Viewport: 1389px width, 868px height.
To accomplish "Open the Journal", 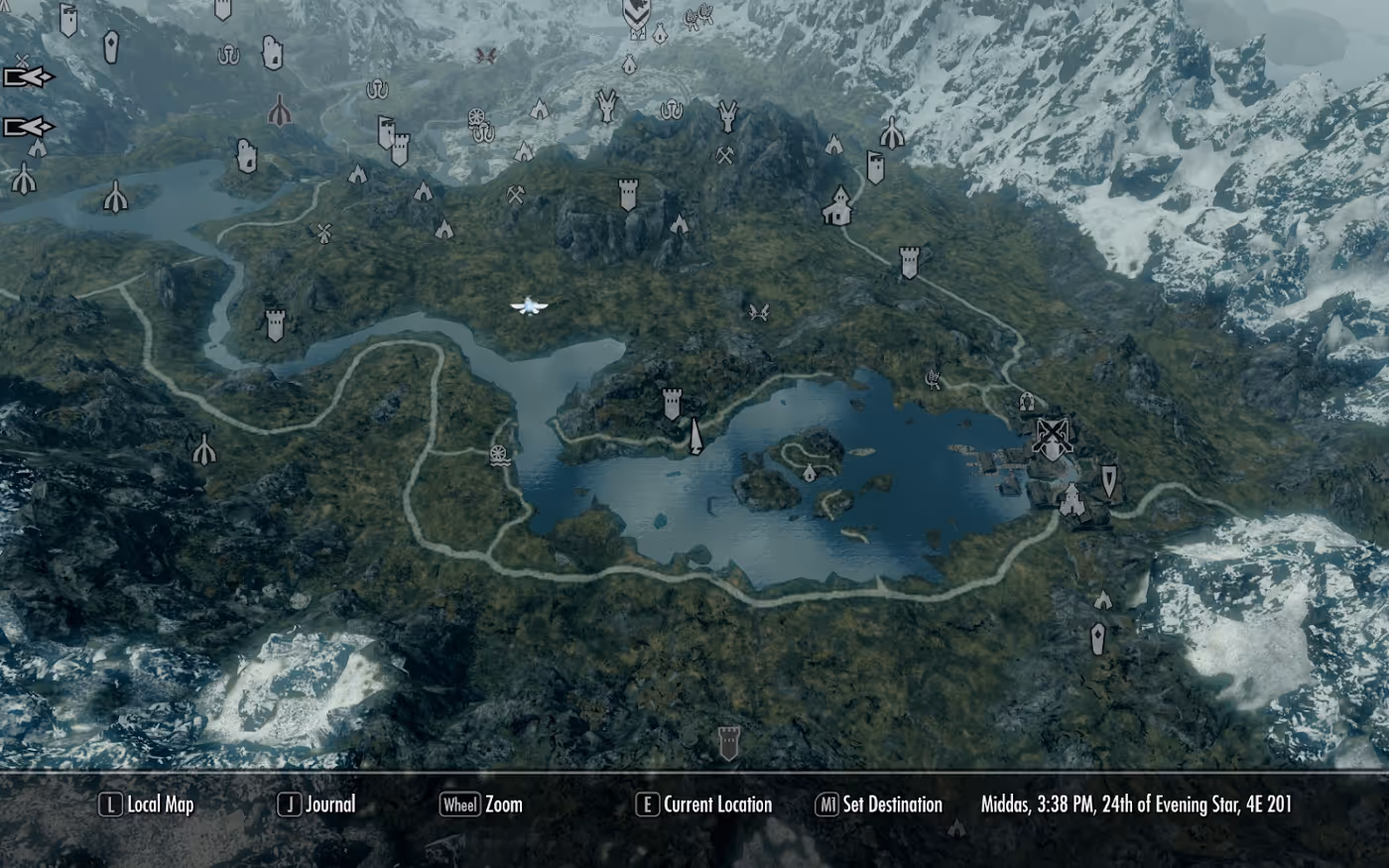I will pyautogui.click(x=319, y=805).
